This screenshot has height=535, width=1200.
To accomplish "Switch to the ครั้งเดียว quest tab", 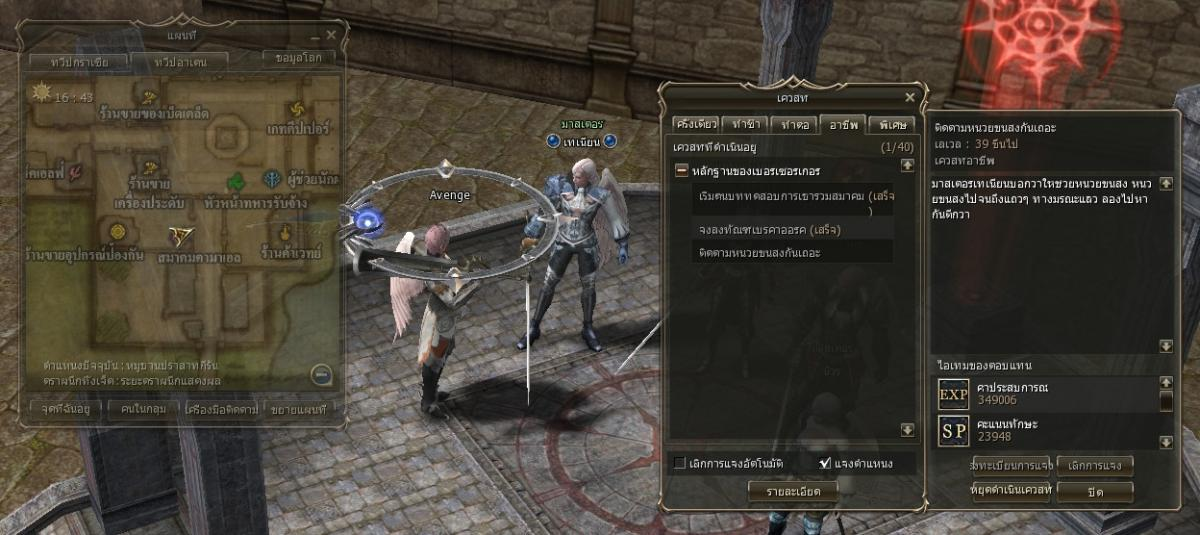I will [x=696, y=125].
